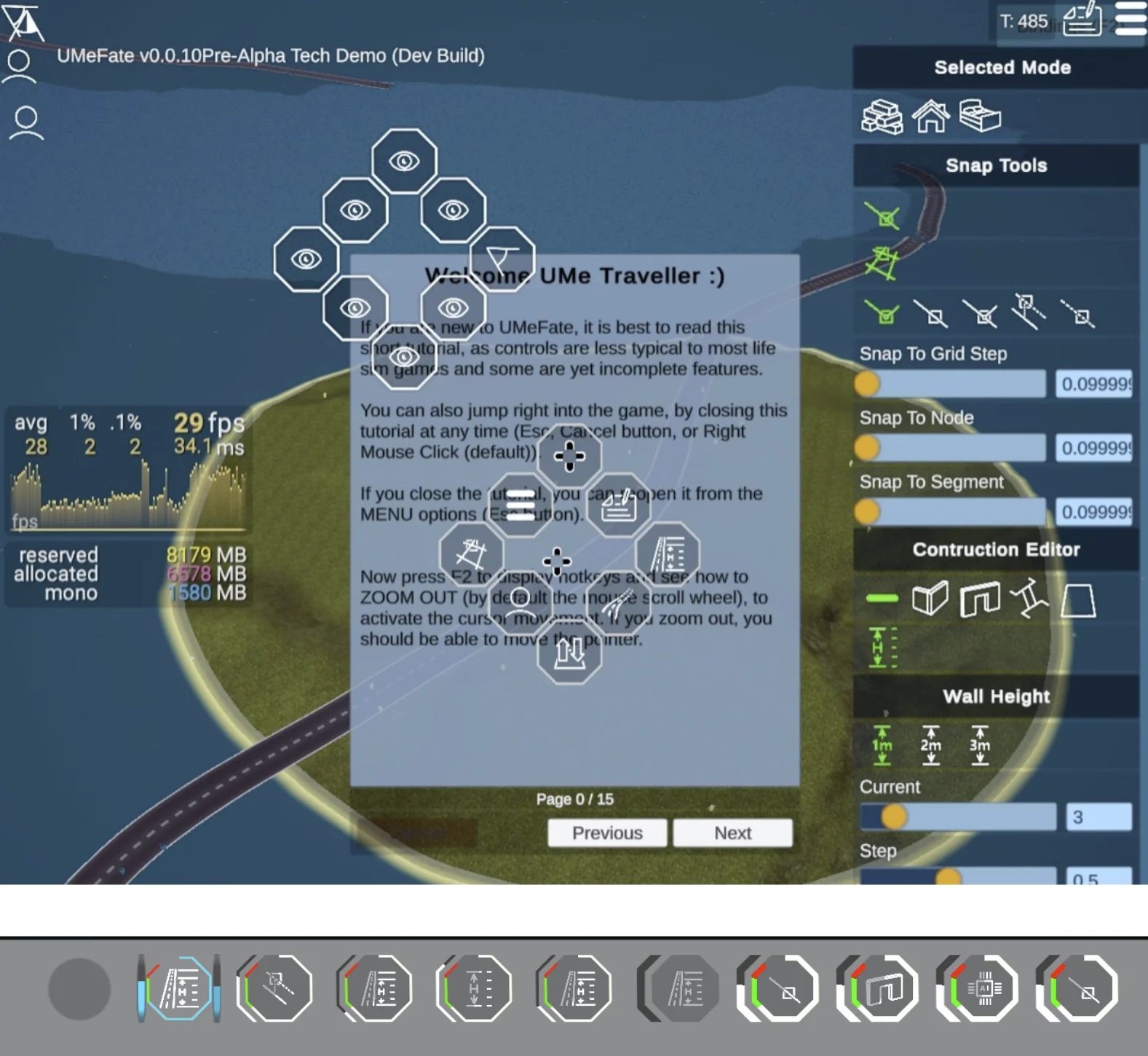Image resolution: width=1148 pixels, height=1056 pixels.
Task: Open the notes icon beside T: 485
Action: (1082, 20)
